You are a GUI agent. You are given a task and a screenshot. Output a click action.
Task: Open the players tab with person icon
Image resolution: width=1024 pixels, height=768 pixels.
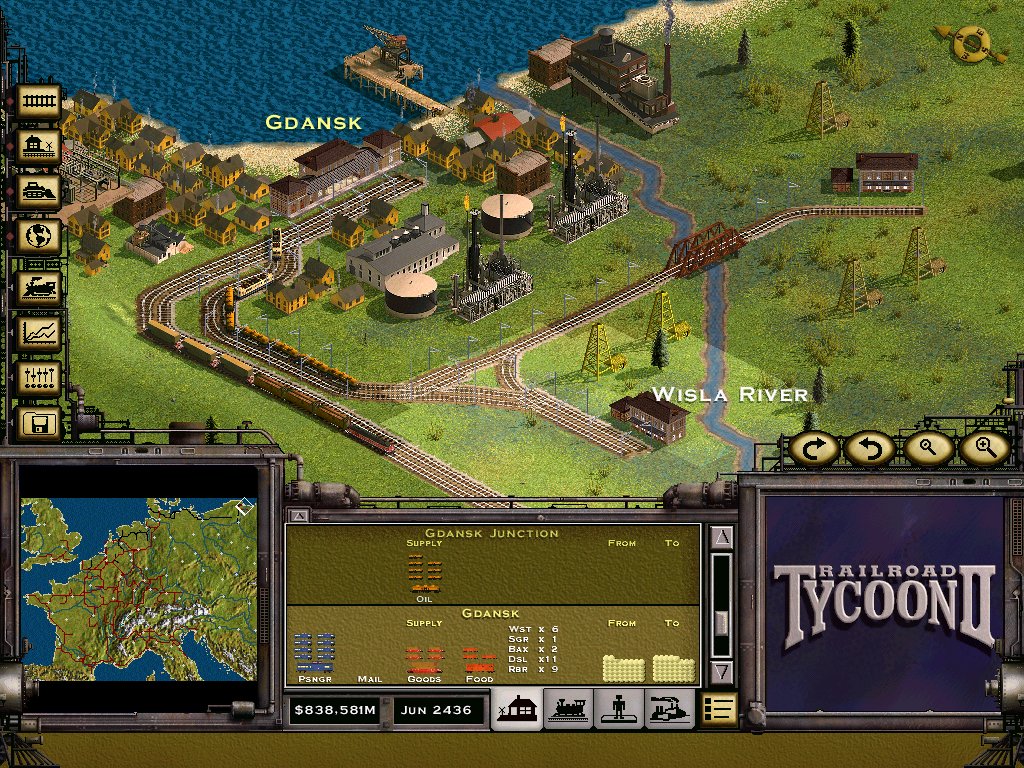pyautogui.click(x=619, y=709)
